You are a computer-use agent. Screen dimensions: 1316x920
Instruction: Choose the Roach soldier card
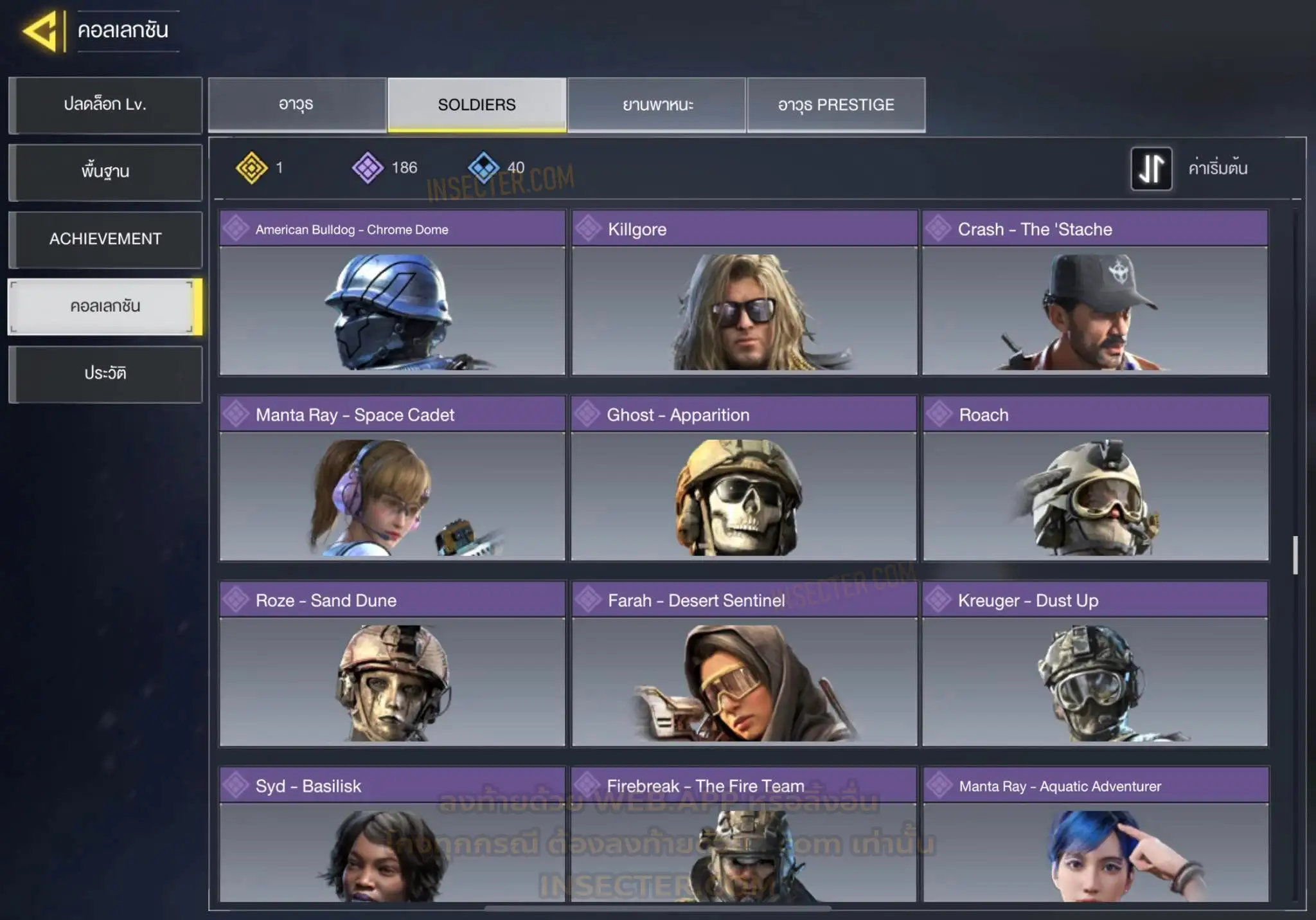1096,479
